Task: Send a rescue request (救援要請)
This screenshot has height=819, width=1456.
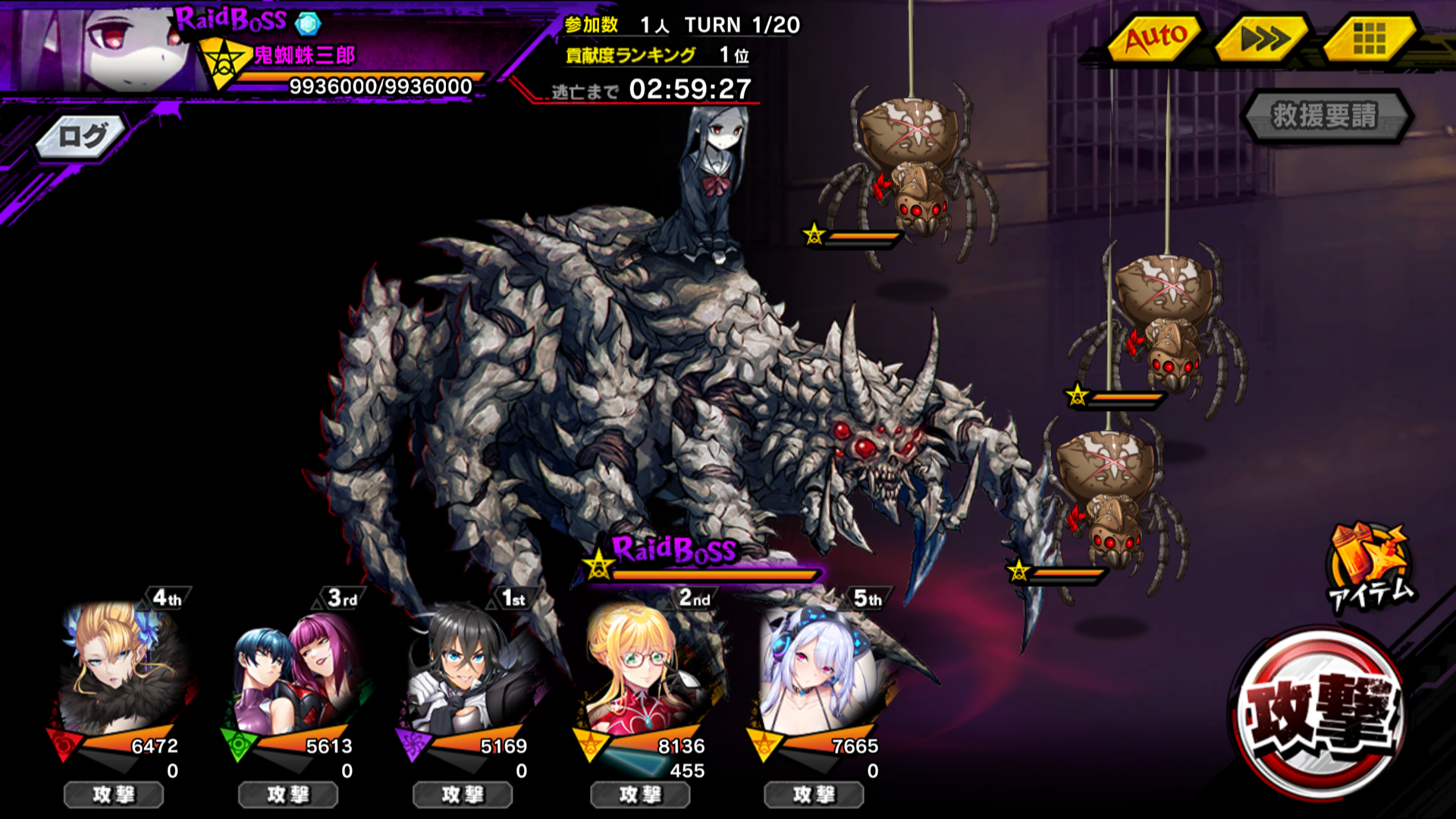Action: [1325, 116]
